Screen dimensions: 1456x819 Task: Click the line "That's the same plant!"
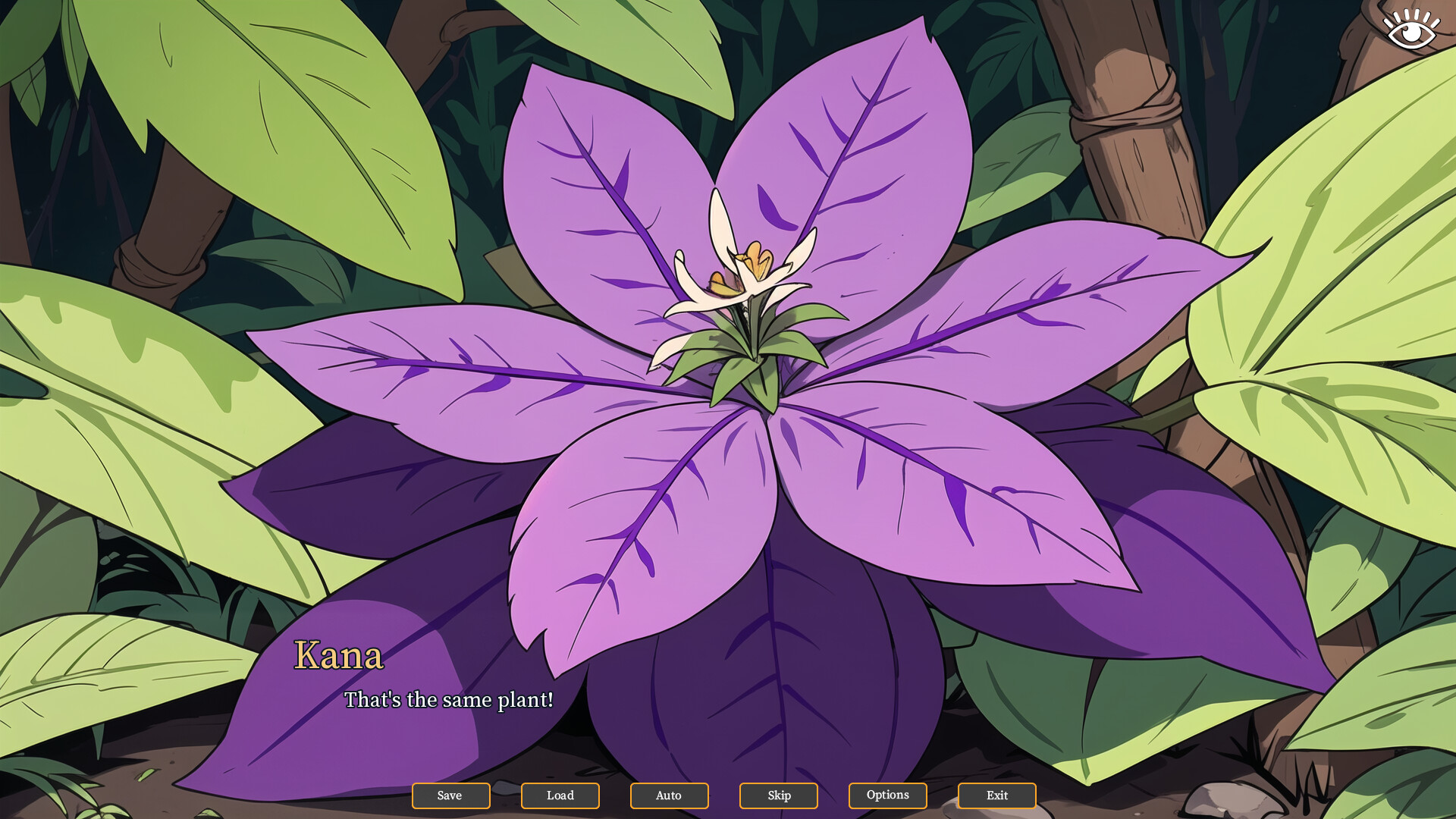448,701
